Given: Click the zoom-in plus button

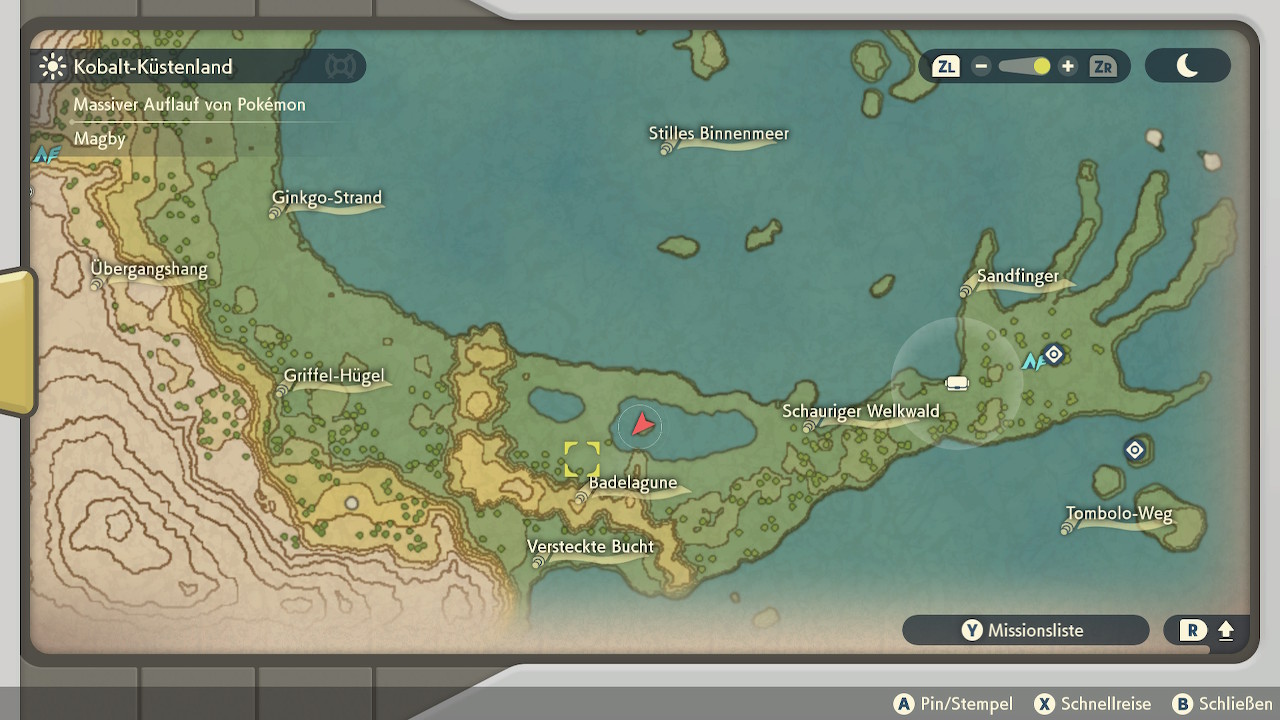Looking at the screenshot, I should coord(1068,66).
